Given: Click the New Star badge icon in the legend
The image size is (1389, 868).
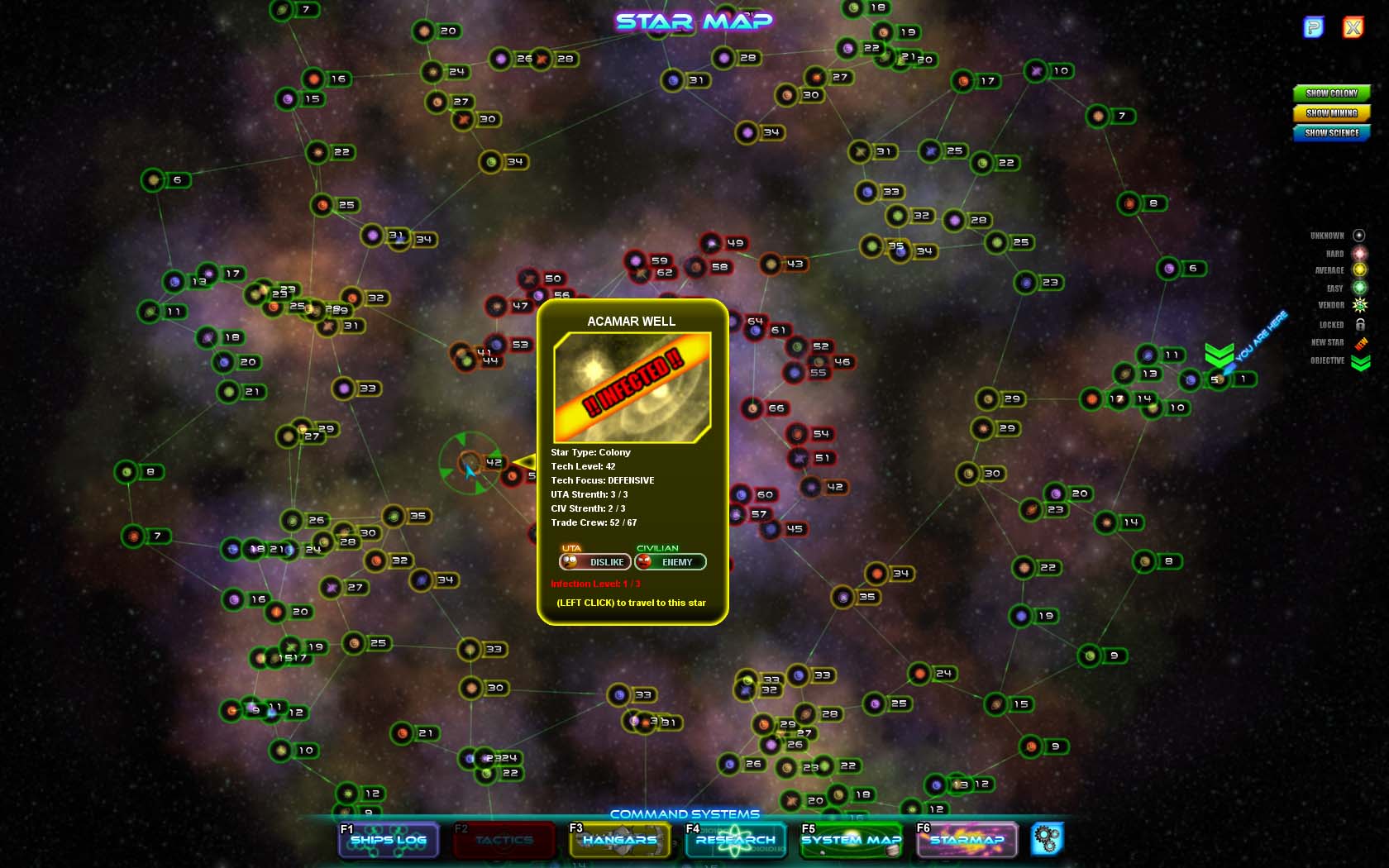Looking at the screenshot, I should coord(1360,341).
